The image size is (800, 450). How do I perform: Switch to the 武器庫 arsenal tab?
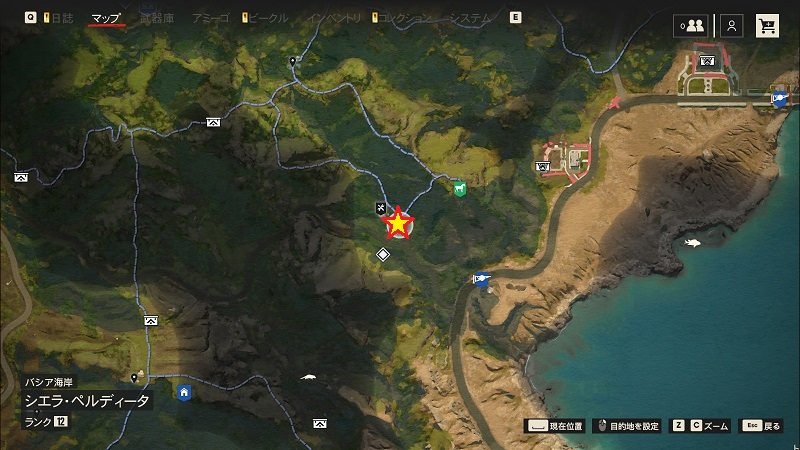157,18
